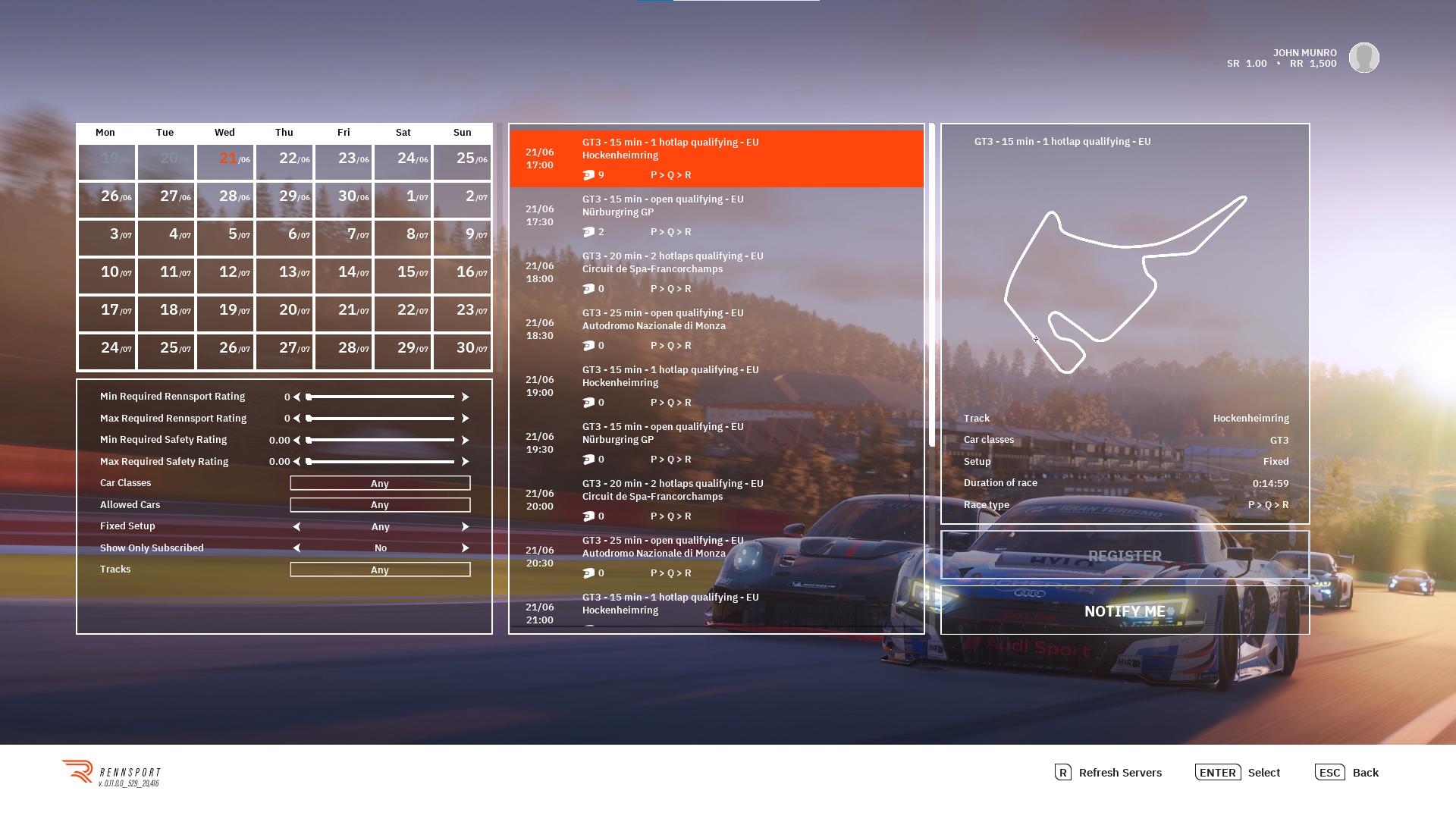
Task: Set Show Only Subscribed to Yes
Action: pos(466,548)
